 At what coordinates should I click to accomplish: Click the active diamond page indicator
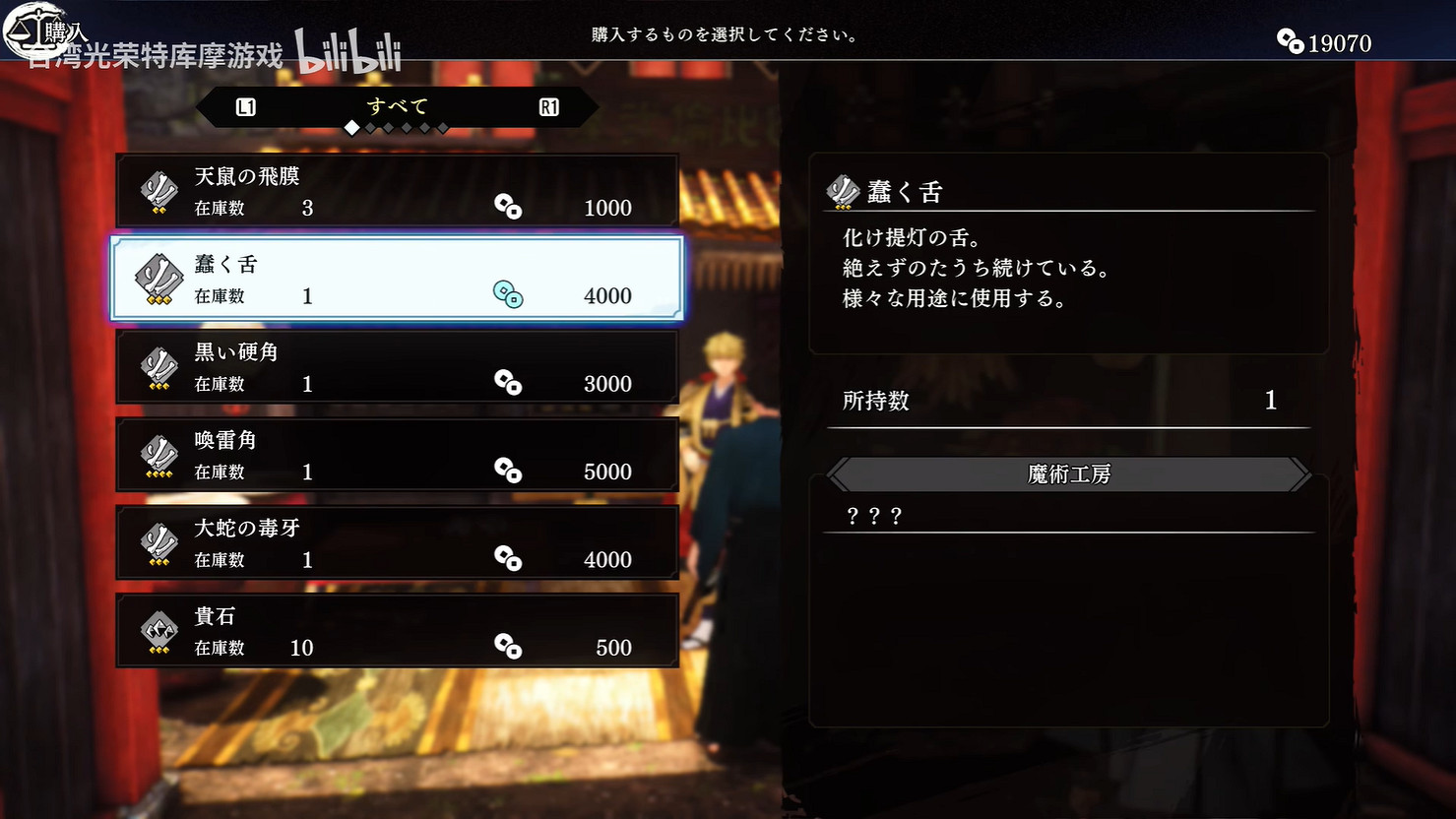351,127
